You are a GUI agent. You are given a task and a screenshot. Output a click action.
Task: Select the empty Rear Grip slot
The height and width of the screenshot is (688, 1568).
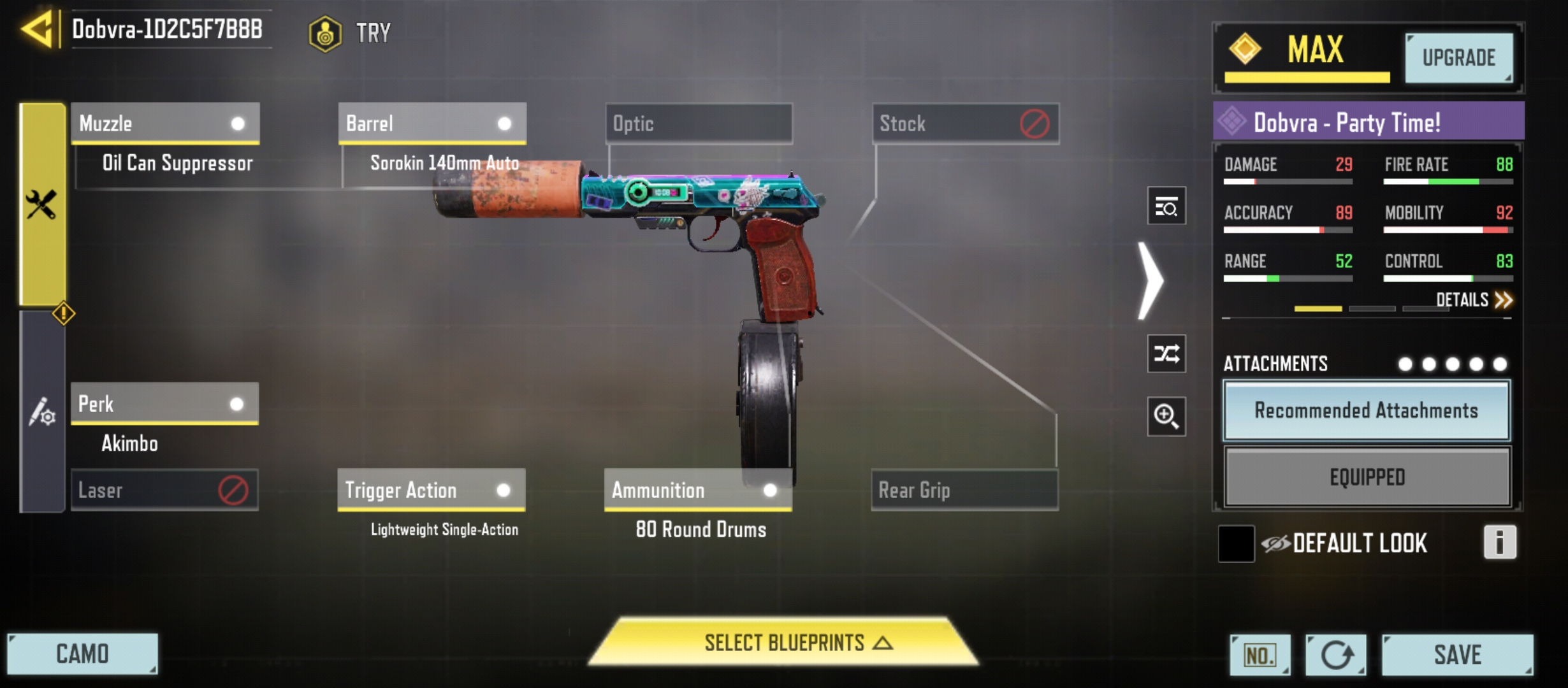tap(964, 490)
